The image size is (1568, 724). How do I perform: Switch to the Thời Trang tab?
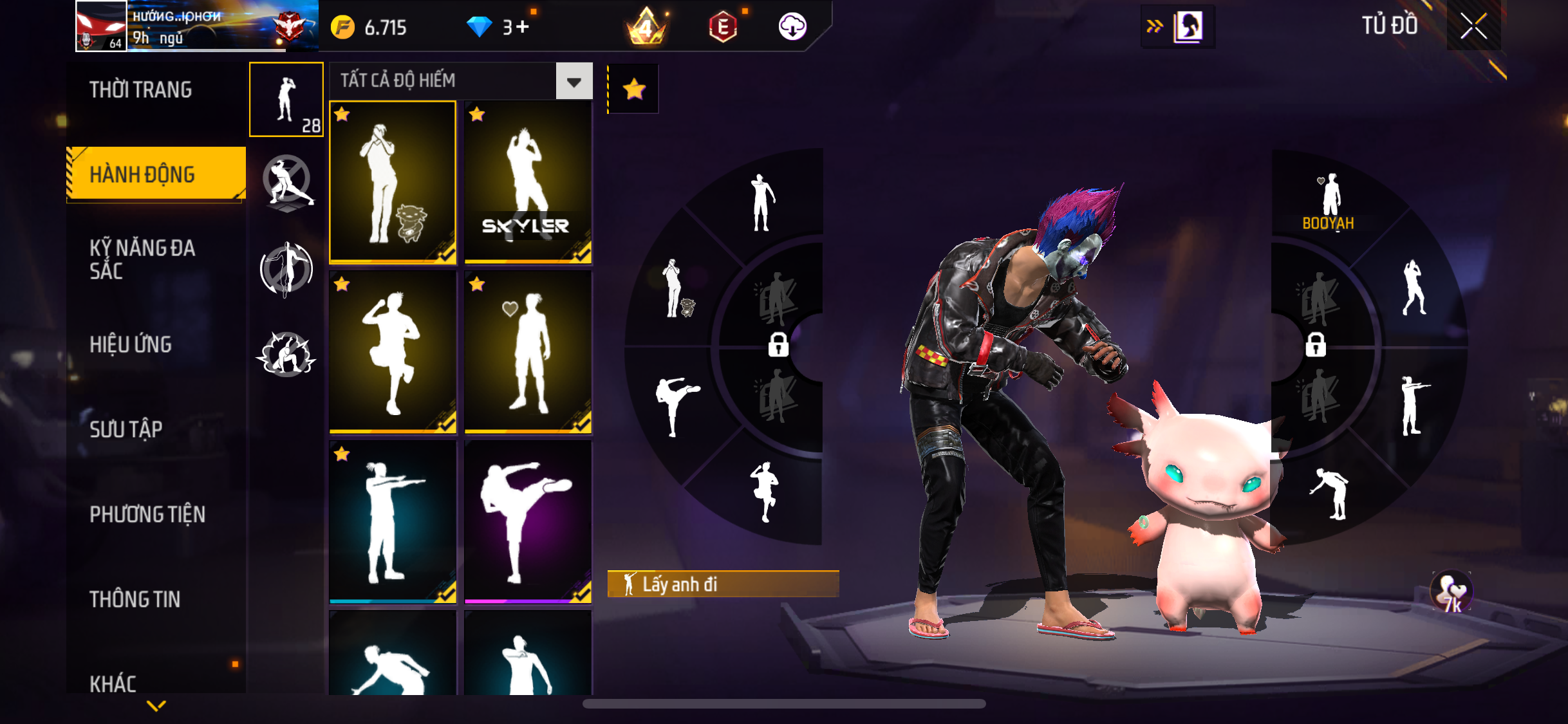140,90
